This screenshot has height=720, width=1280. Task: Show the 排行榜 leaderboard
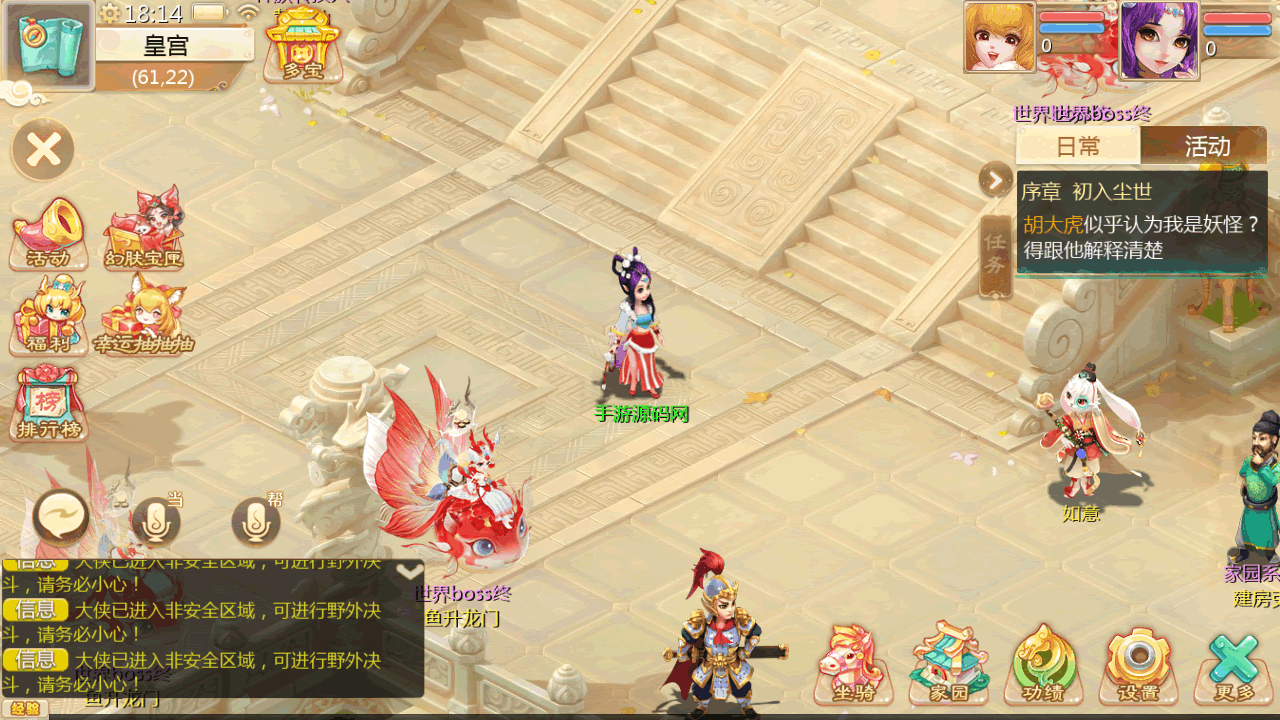click(x=49, y=404)
